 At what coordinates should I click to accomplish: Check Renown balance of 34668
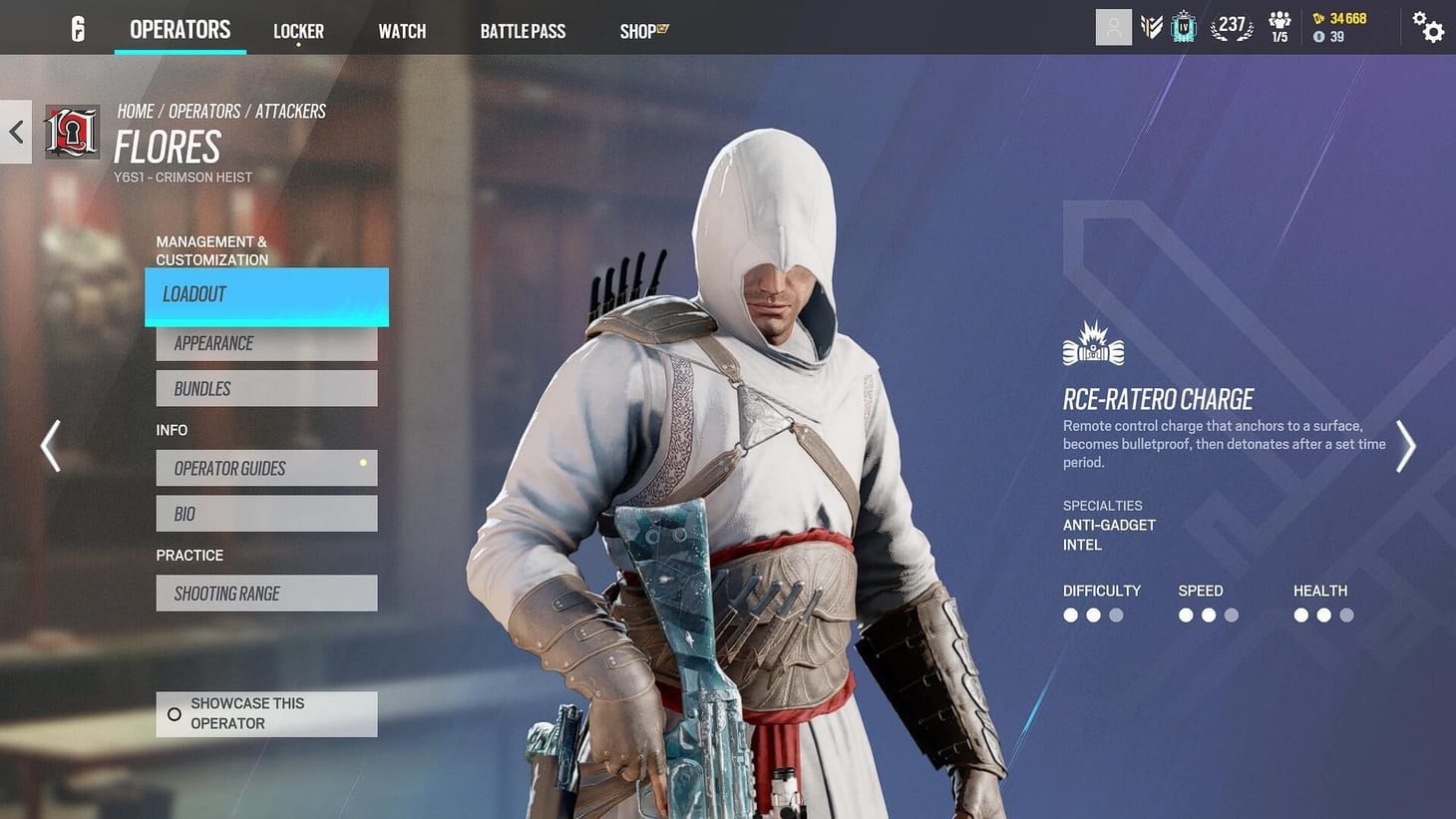click(x=1341, y=18)
